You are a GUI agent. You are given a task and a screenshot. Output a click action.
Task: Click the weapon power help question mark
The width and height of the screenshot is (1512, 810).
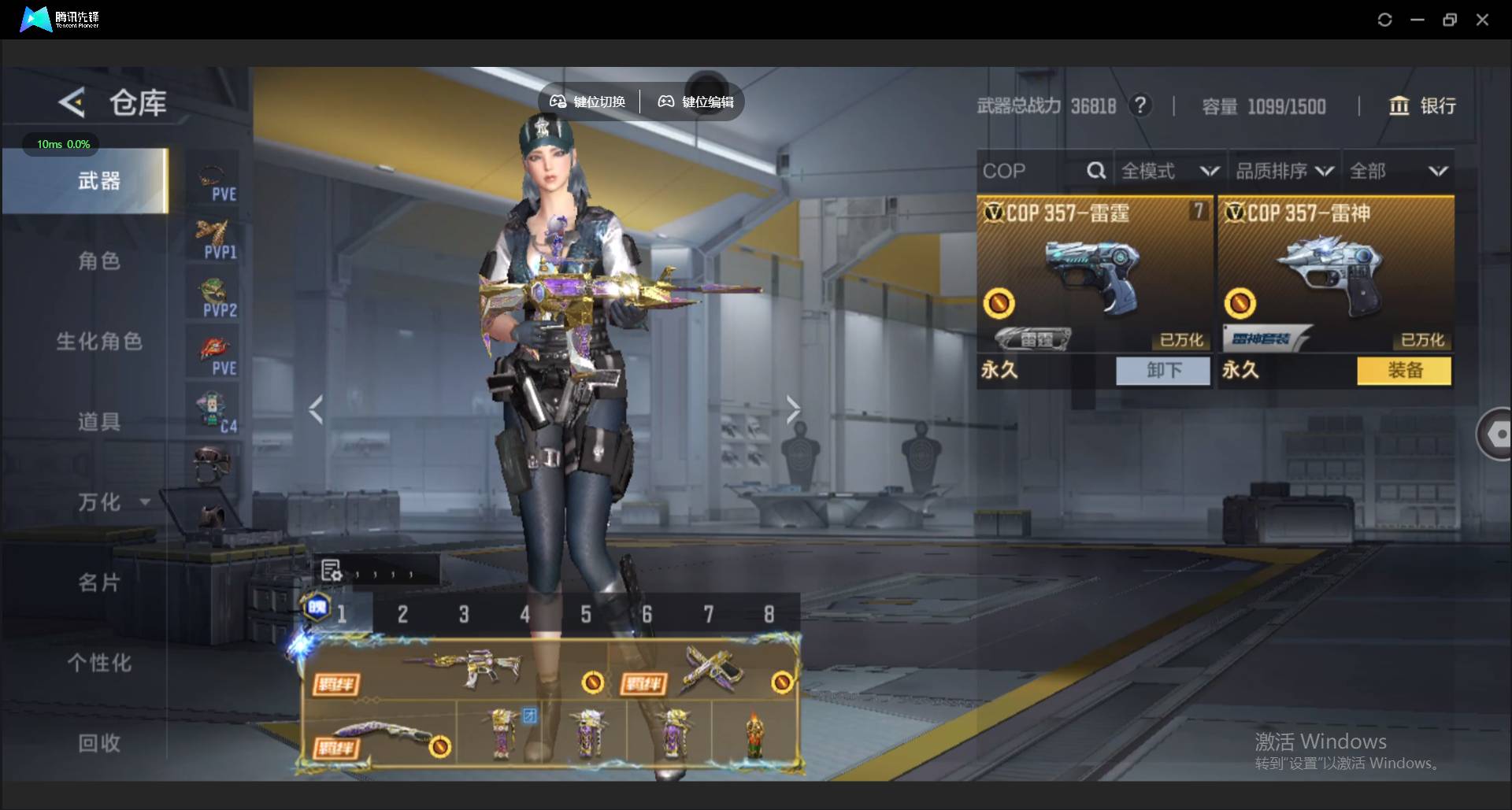pos(1140,105)
